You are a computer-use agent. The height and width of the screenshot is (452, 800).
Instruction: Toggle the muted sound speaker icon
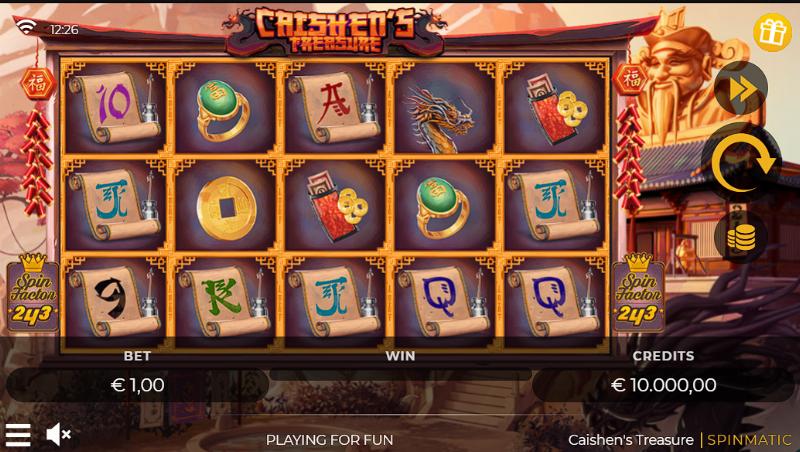pos(59,434)
